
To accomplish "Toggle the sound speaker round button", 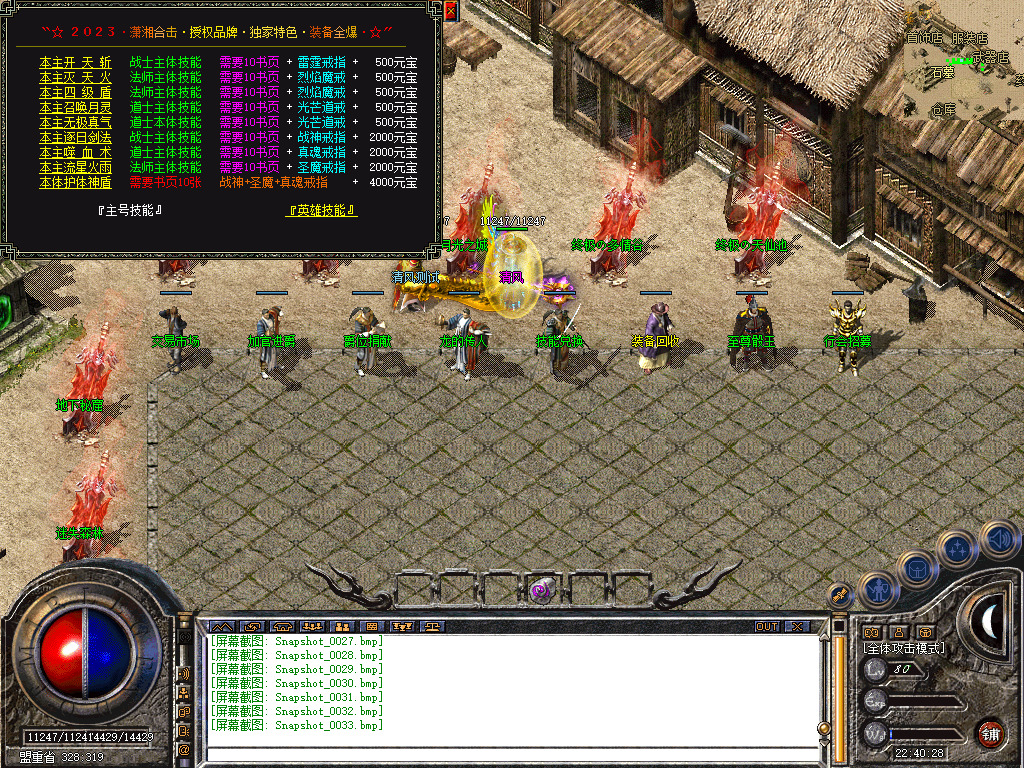I will 999,539.
